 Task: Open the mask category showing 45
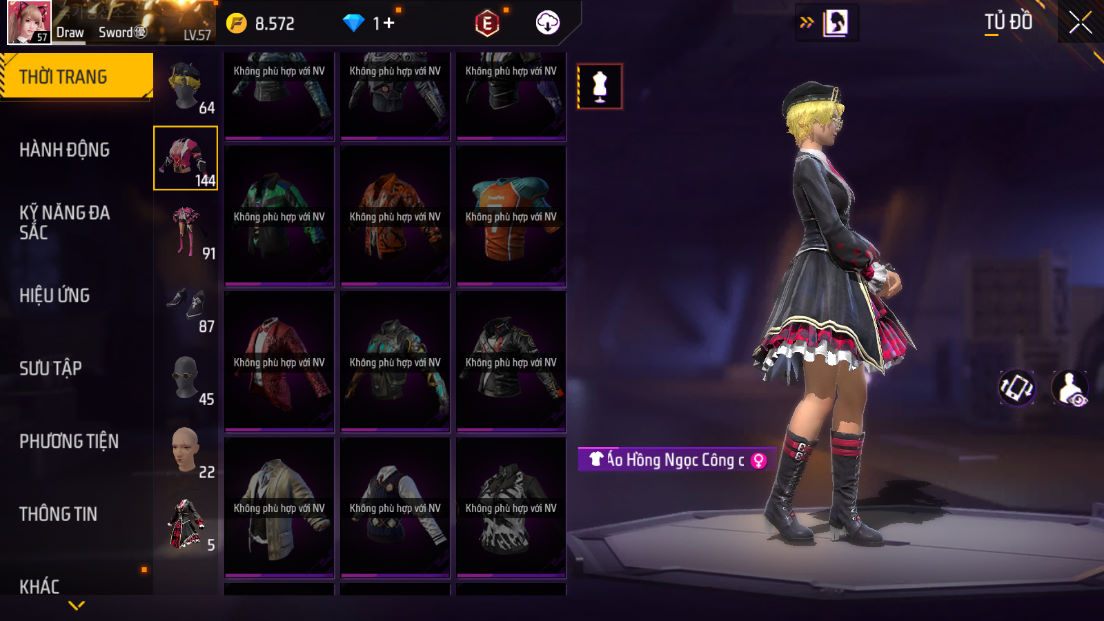[x=186, y=378]
